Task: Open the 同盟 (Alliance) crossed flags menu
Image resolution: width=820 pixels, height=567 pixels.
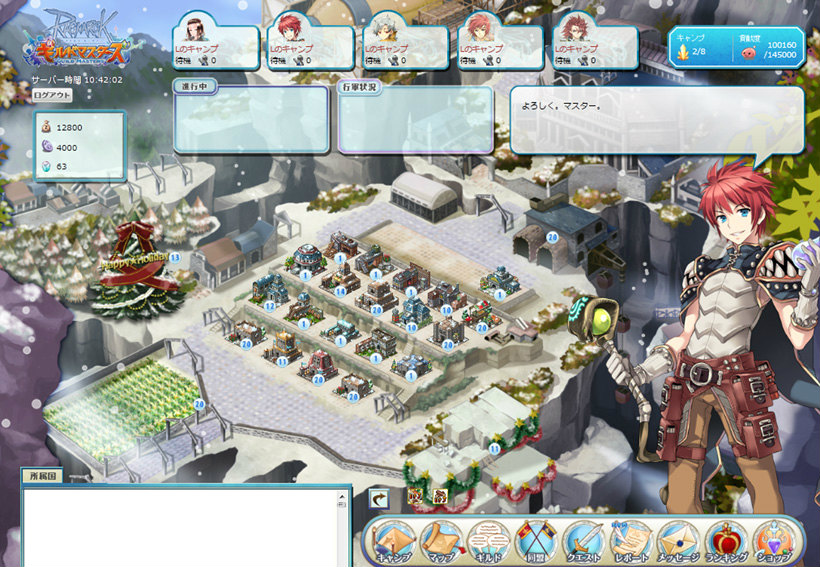Action: tap(536, 542)
